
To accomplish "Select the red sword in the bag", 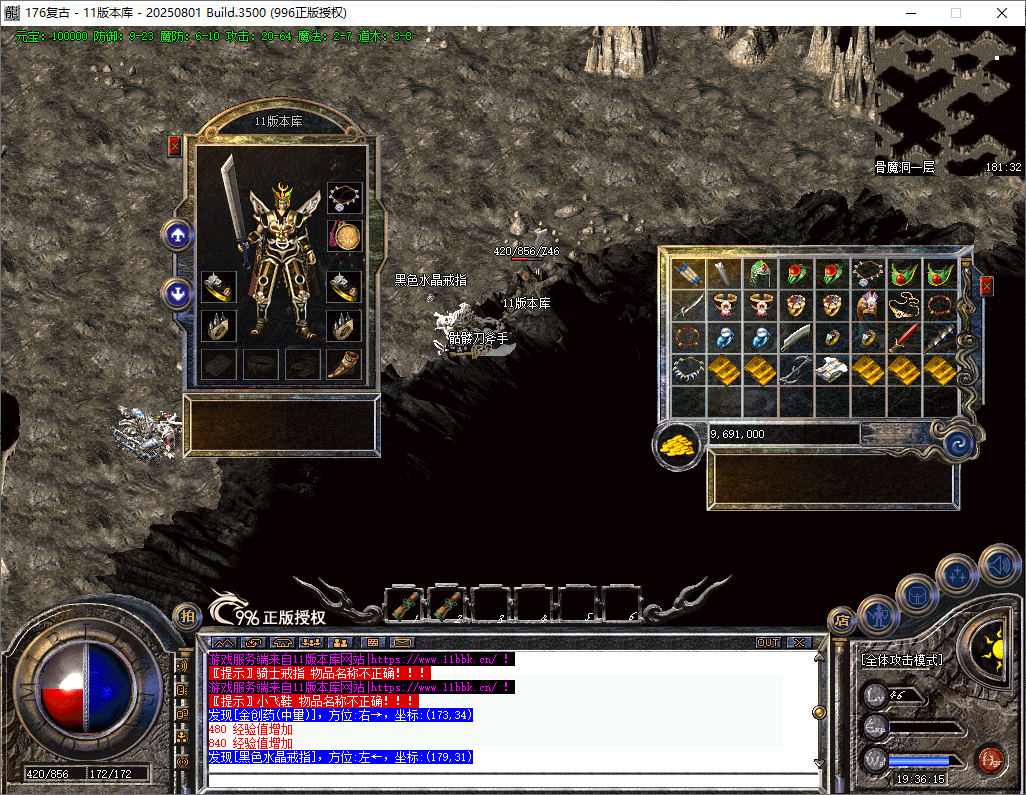I will pos(904,337).
